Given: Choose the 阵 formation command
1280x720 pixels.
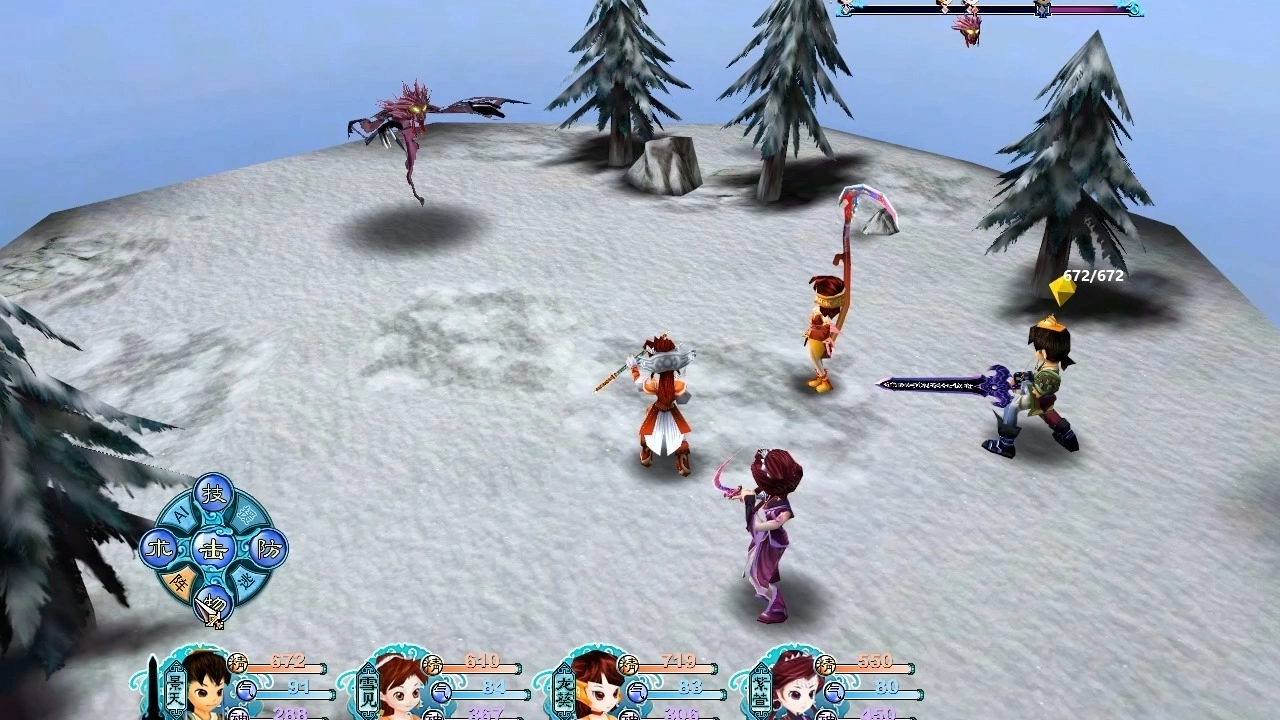Looking at the screenshot, I should 180,582.
